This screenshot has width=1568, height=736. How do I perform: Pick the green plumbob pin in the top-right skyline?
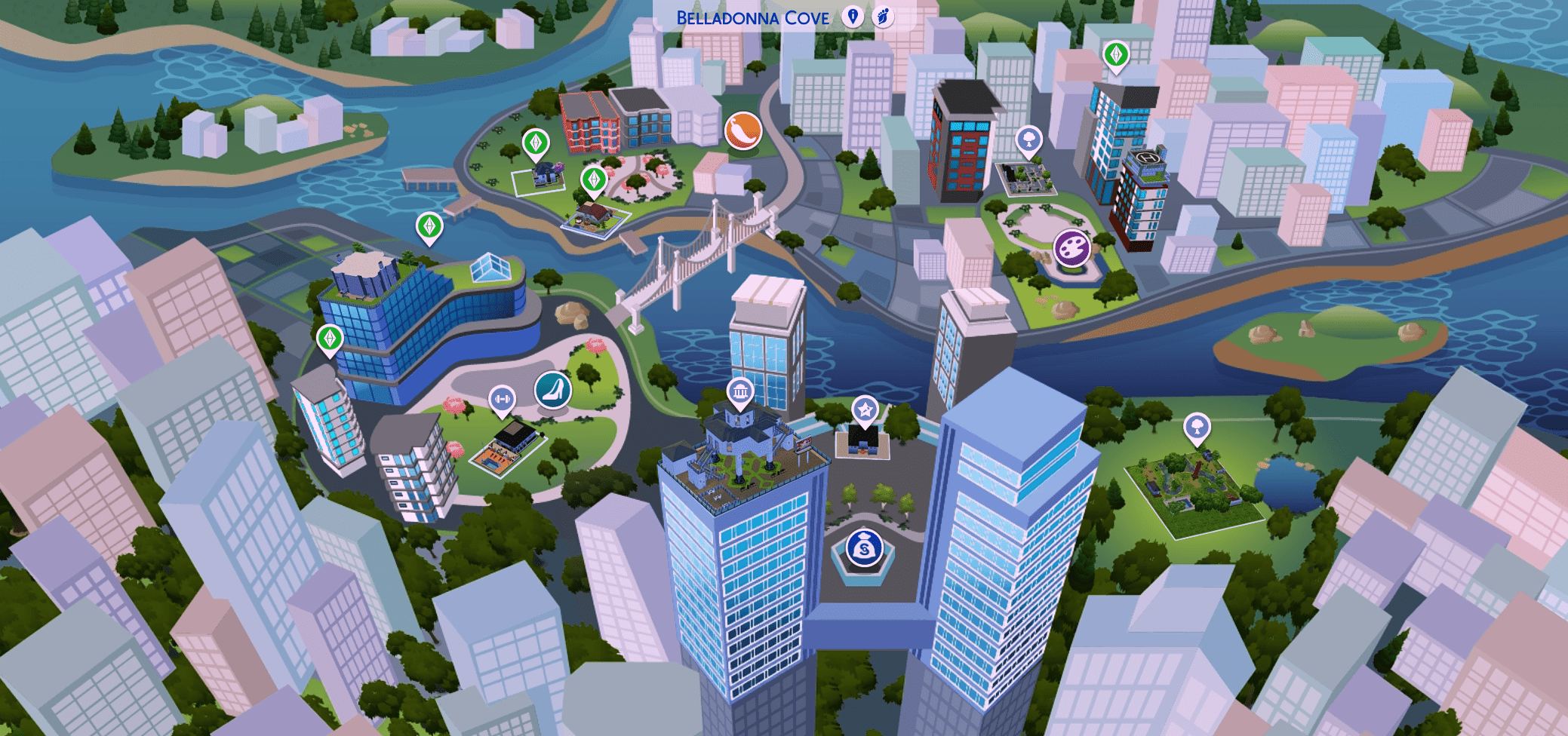pyautogui.click(x=1116, y=54)
